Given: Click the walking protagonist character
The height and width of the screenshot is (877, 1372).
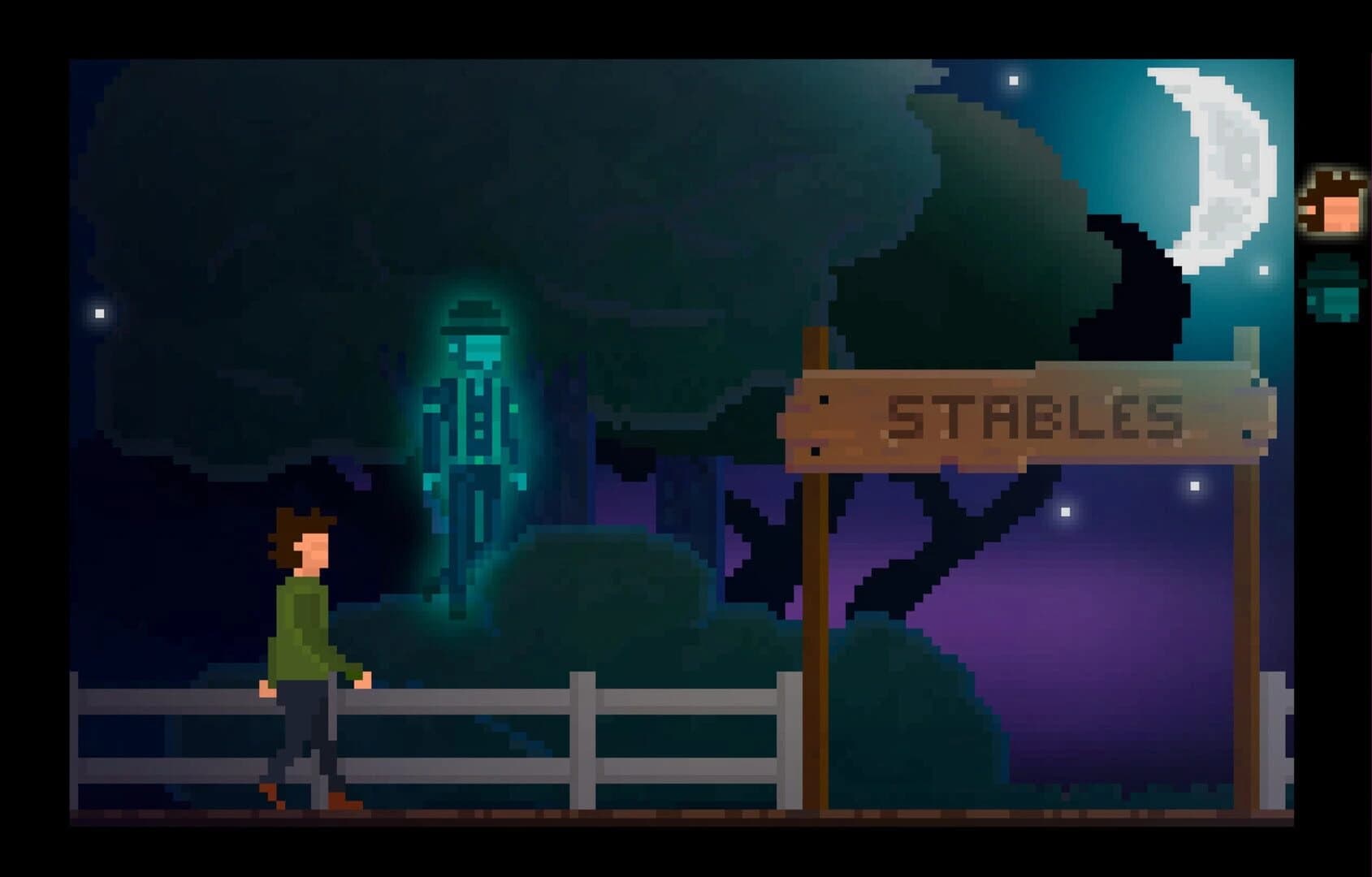Looking at the screenshot, I should [305, 650].
